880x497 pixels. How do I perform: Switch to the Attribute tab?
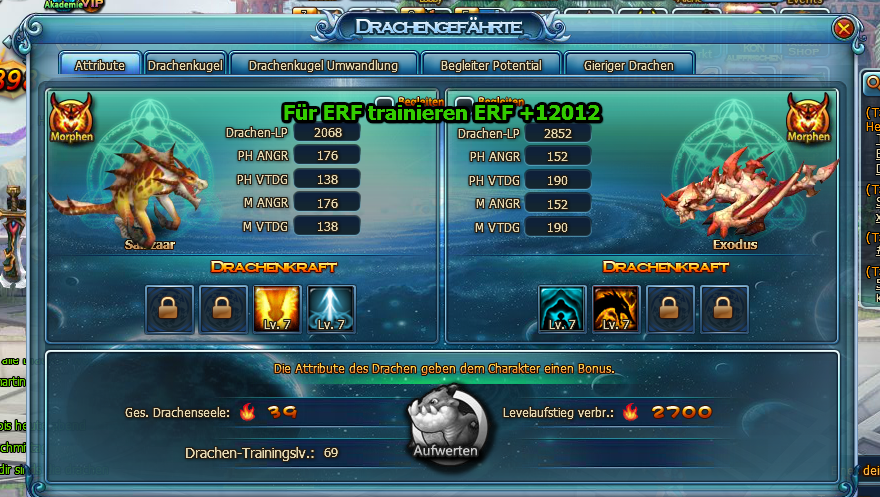pos(100,65)
